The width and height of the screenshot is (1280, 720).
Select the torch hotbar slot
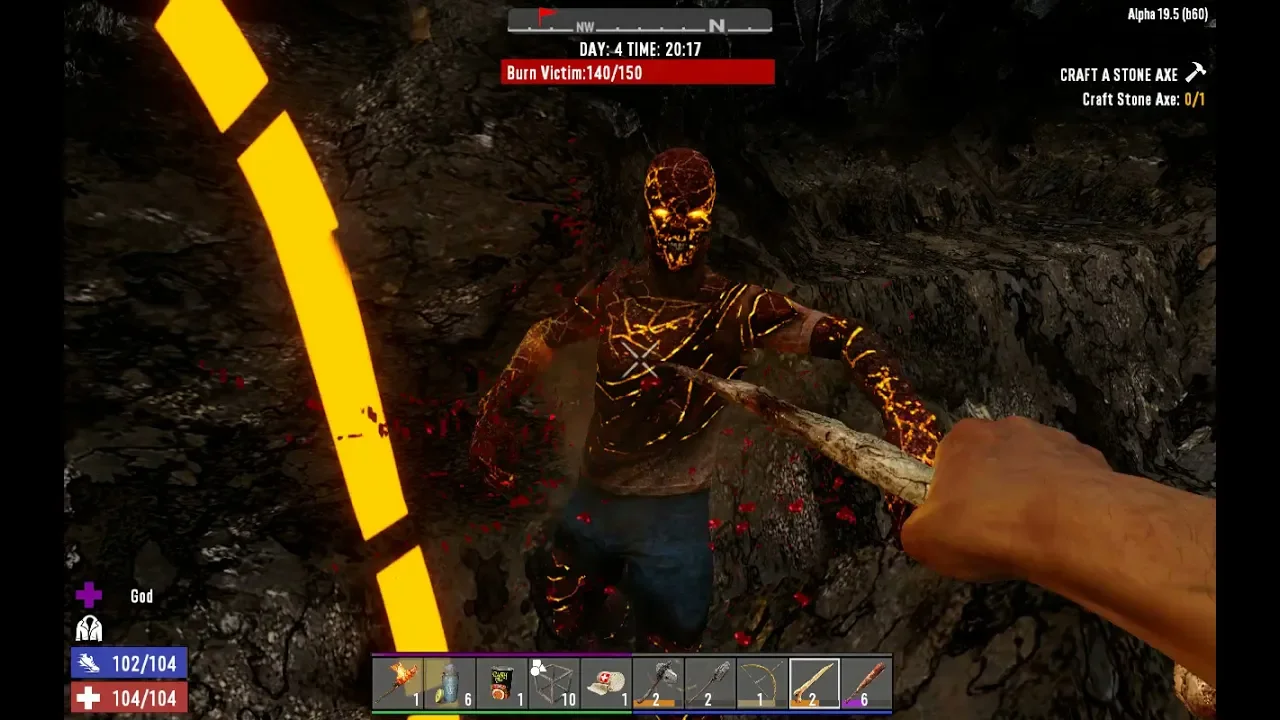tap(398, 684)
